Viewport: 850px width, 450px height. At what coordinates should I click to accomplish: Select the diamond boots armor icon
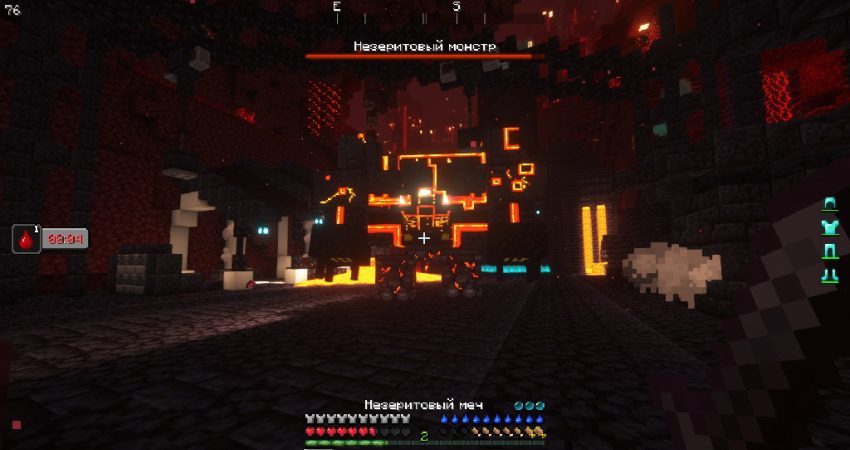click(x=828, y=274)
